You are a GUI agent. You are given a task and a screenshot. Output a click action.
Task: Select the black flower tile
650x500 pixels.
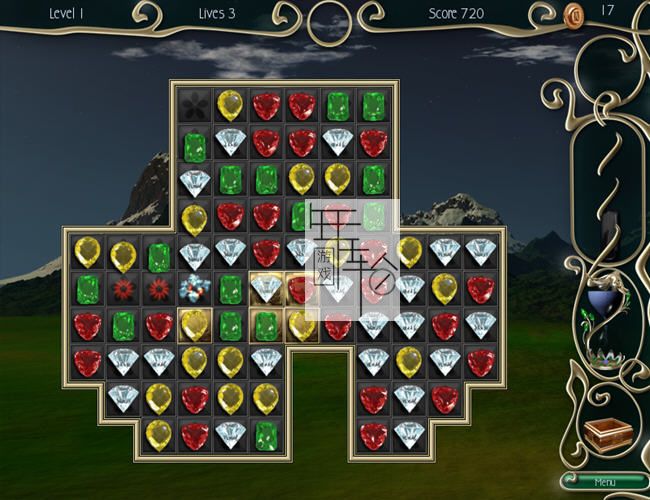[194, 105]
